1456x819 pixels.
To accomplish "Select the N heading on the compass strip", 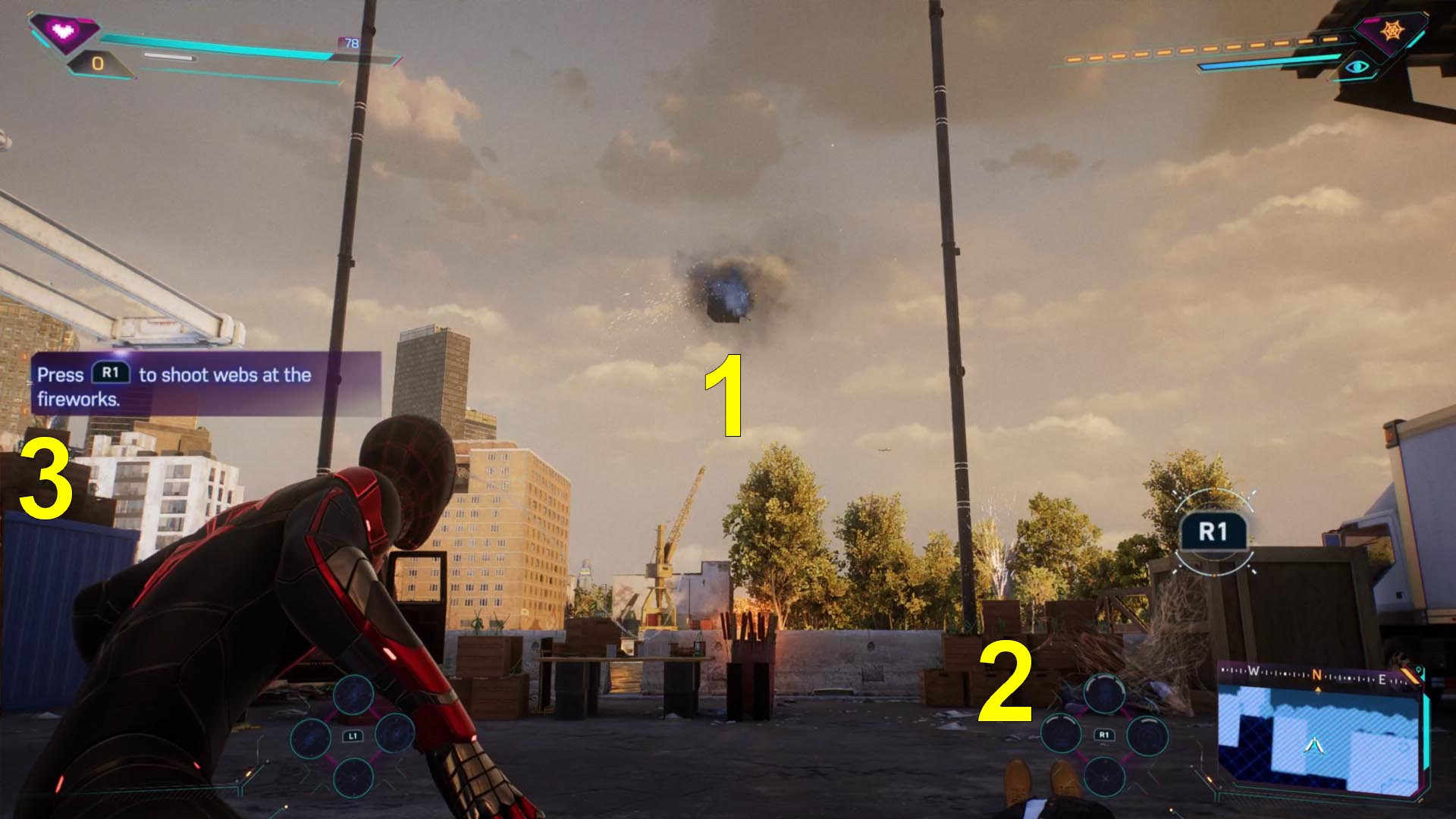I will click(x=1317, y=675).
